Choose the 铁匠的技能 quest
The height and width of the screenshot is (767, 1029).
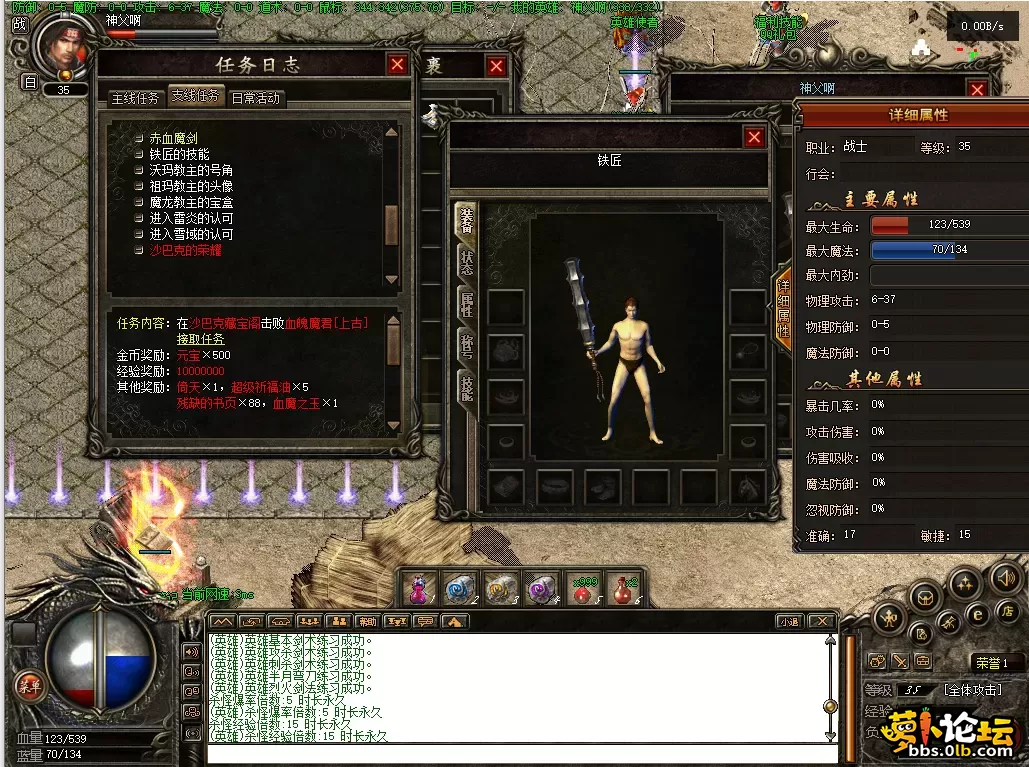(179, 154)
